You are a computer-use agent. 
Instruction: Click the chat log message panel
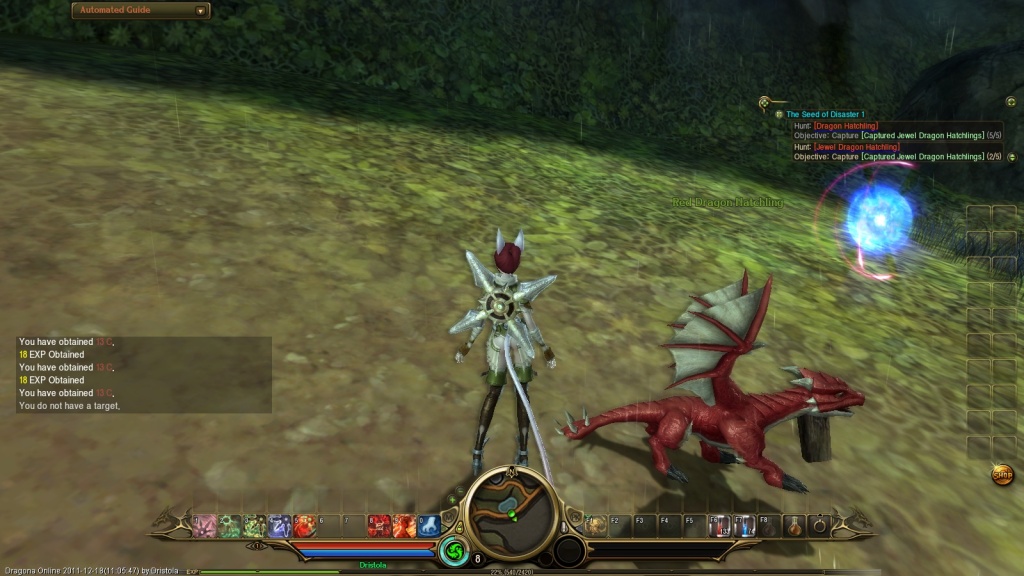point(144,374)
